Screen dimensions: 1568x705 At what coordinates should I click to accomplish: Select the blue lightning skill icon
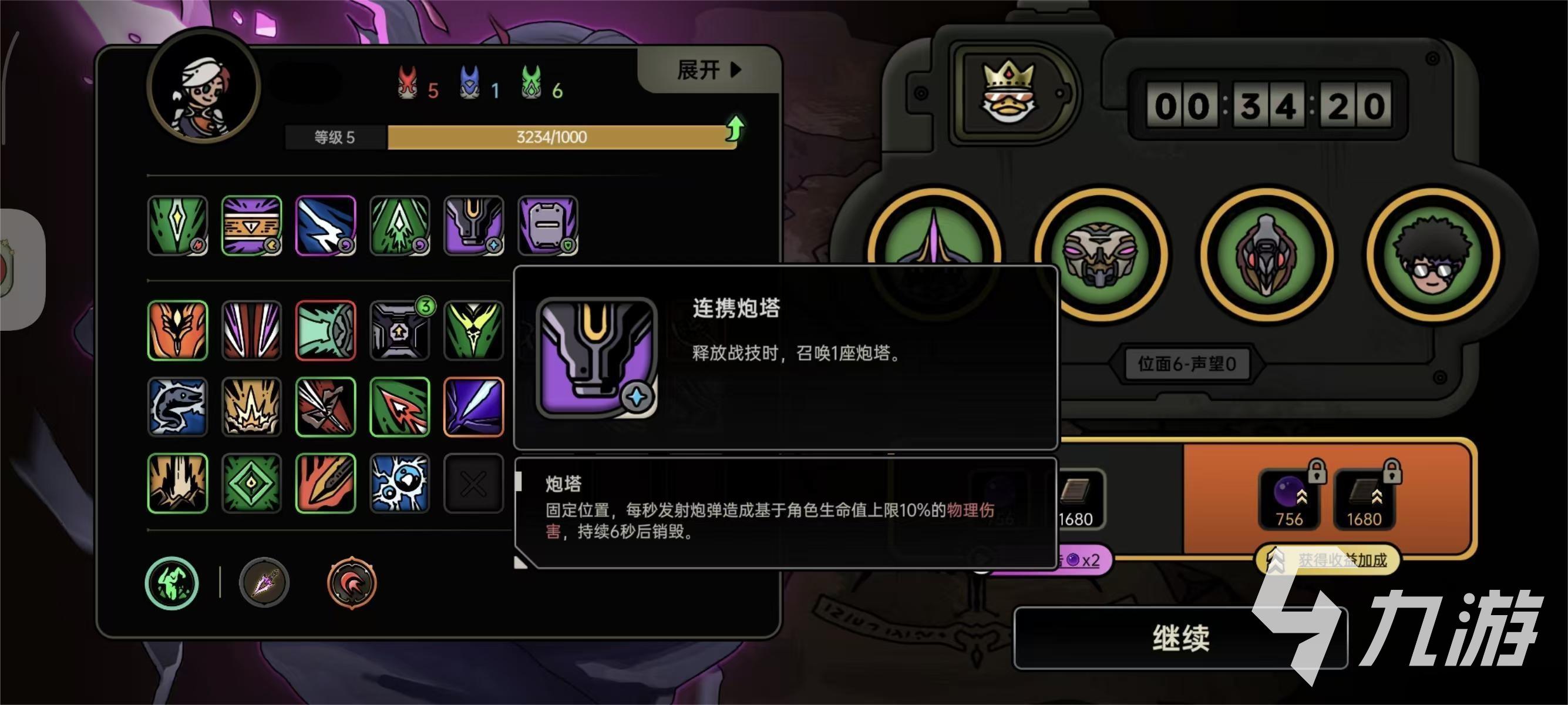[326, 225]
